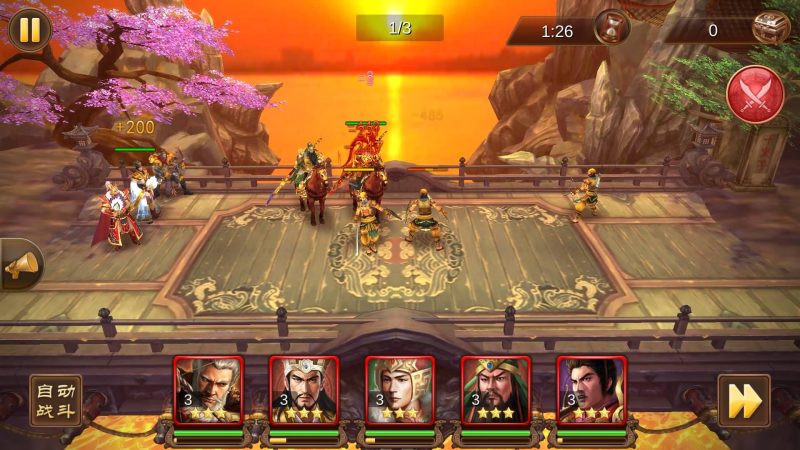Click the treasure chest loot icon

(770, 28)
